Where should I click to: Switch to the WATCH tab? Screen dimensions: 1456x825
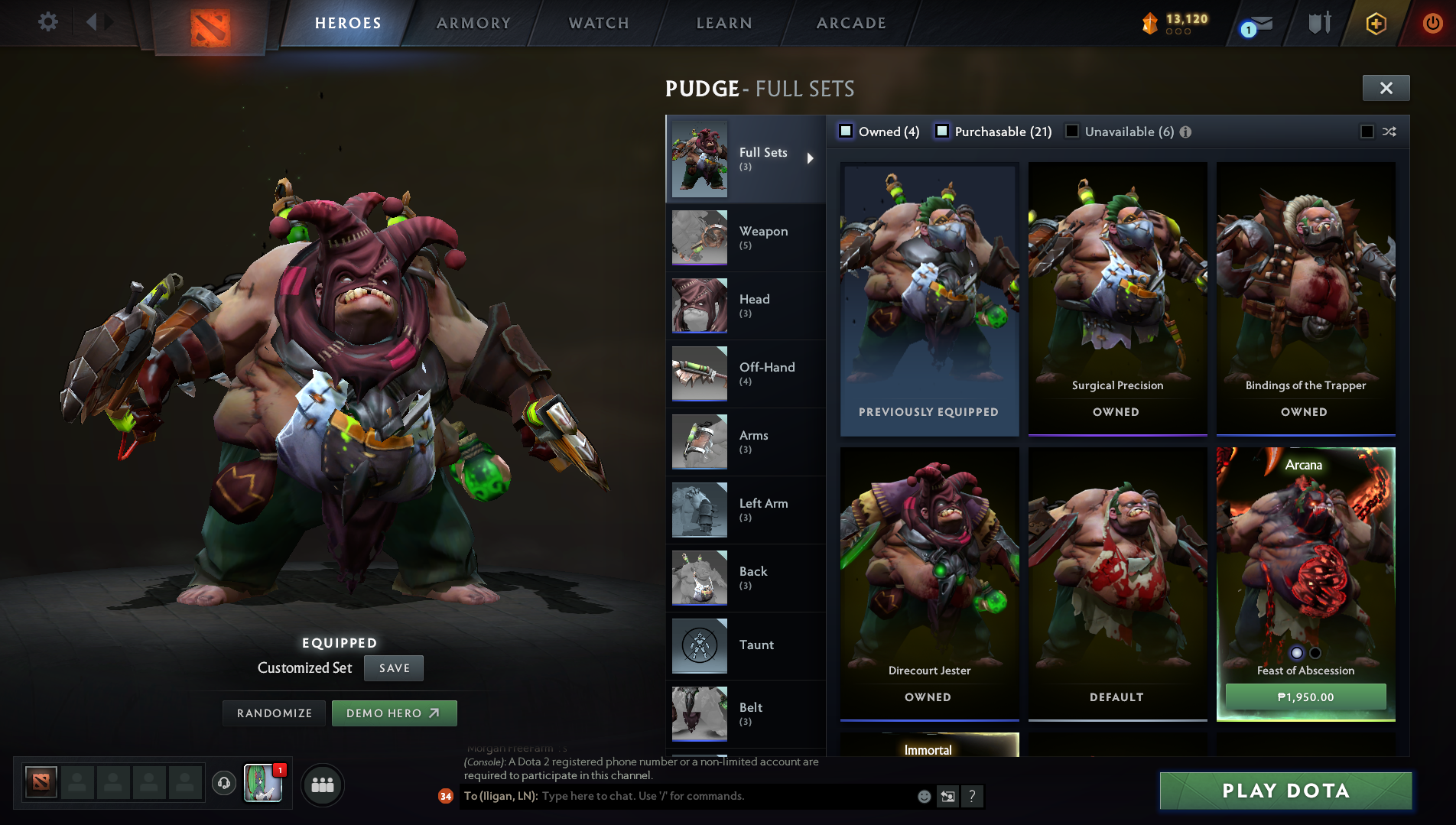click(597, 23)
